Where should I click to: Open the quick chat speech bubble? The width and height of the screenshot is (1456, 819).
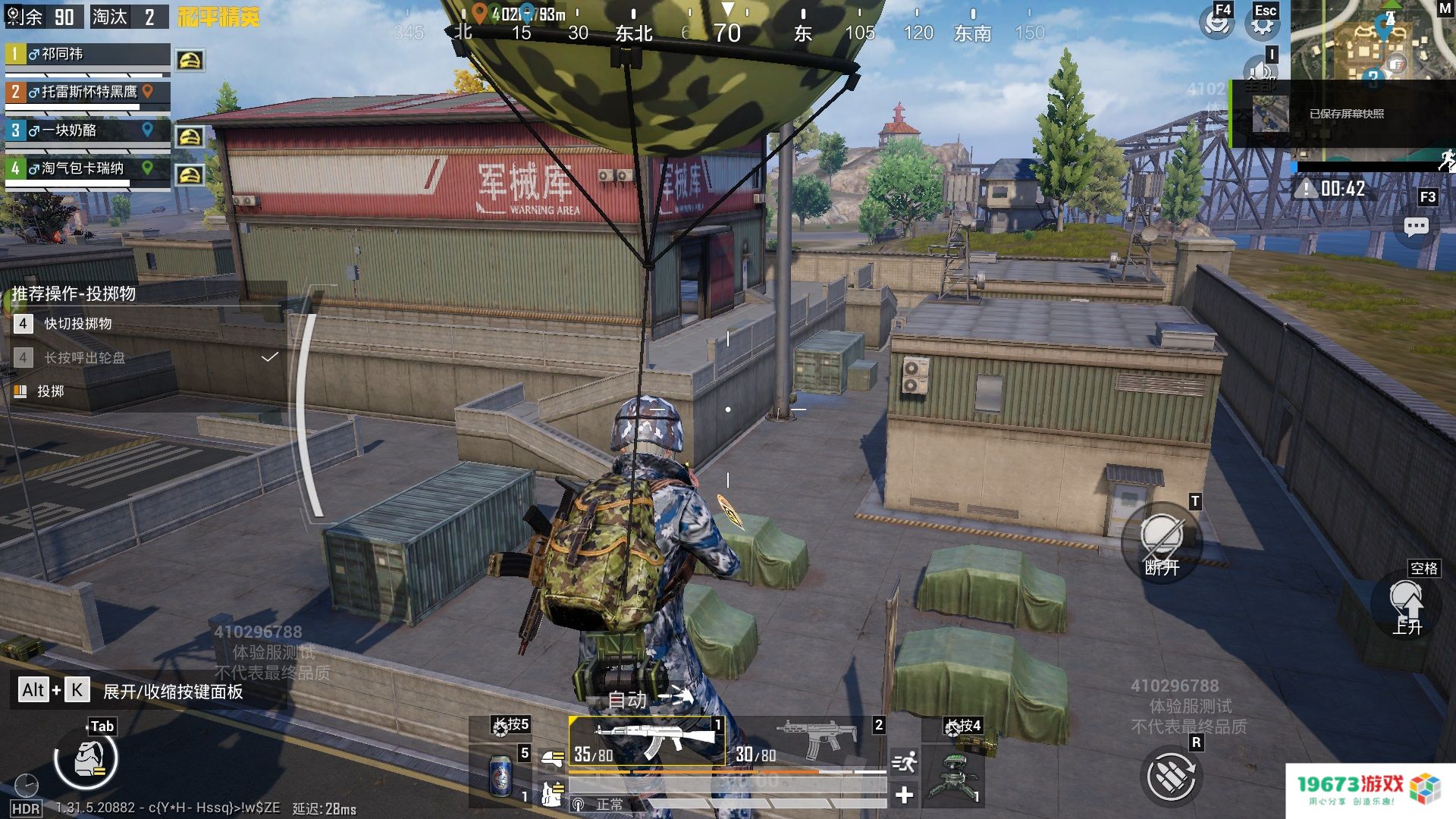(x=1416, y=226)
